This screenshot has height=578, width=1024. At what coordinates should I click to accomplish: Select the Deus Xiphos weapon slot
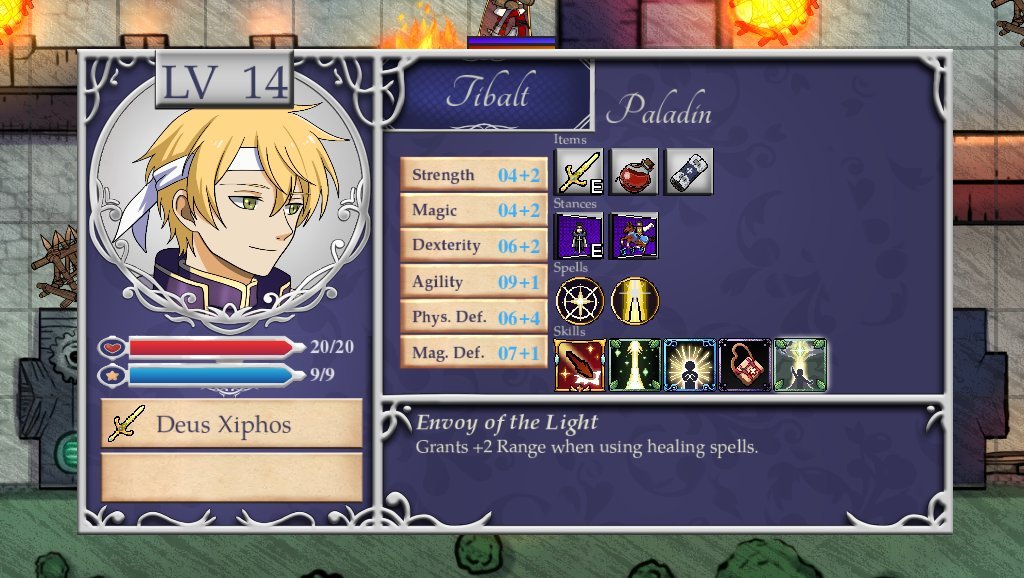click(x=232, y=424)
